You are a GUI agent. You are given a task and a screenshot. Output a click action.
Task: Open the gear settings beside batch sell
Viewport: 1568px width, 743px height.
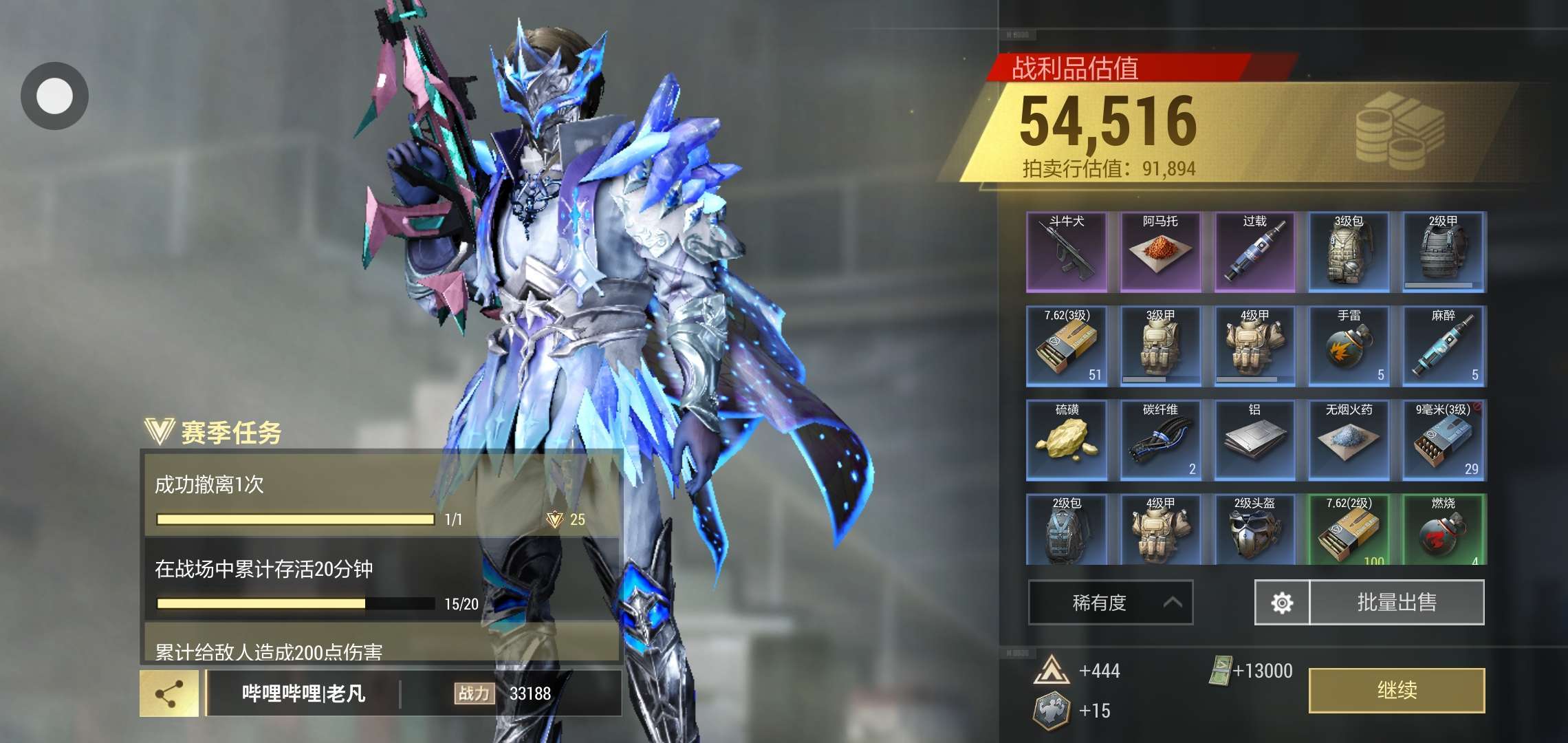(x=1282, y=603)
